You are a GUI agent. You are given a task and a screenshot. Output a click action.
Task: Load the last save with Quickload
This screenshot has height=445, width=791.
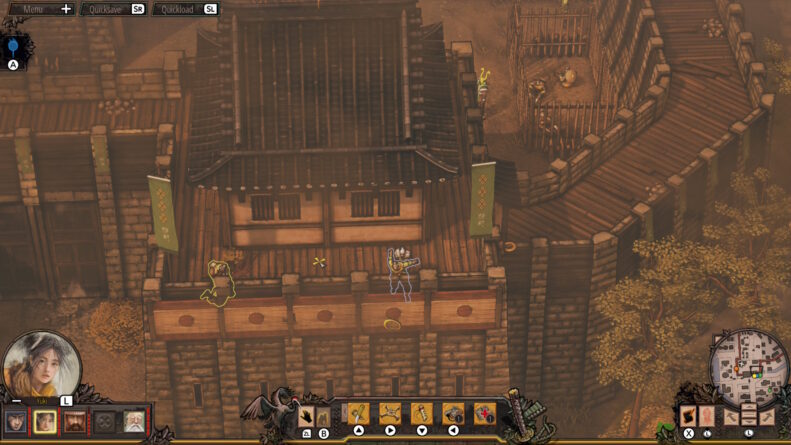click(185, 9)
